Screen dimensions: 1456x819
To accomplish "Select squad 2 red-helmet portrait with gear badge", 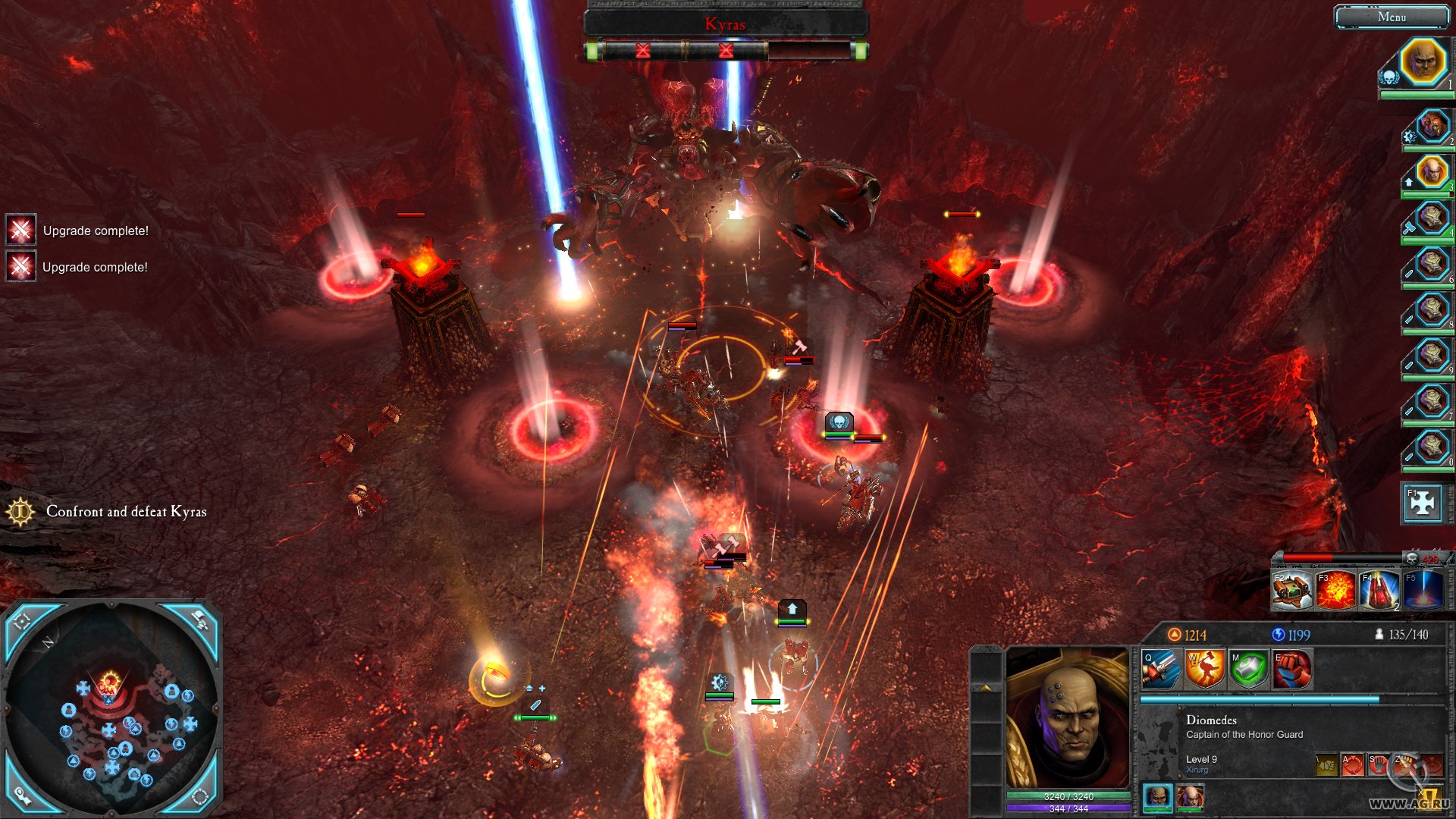I will [x=1432, y=127].
